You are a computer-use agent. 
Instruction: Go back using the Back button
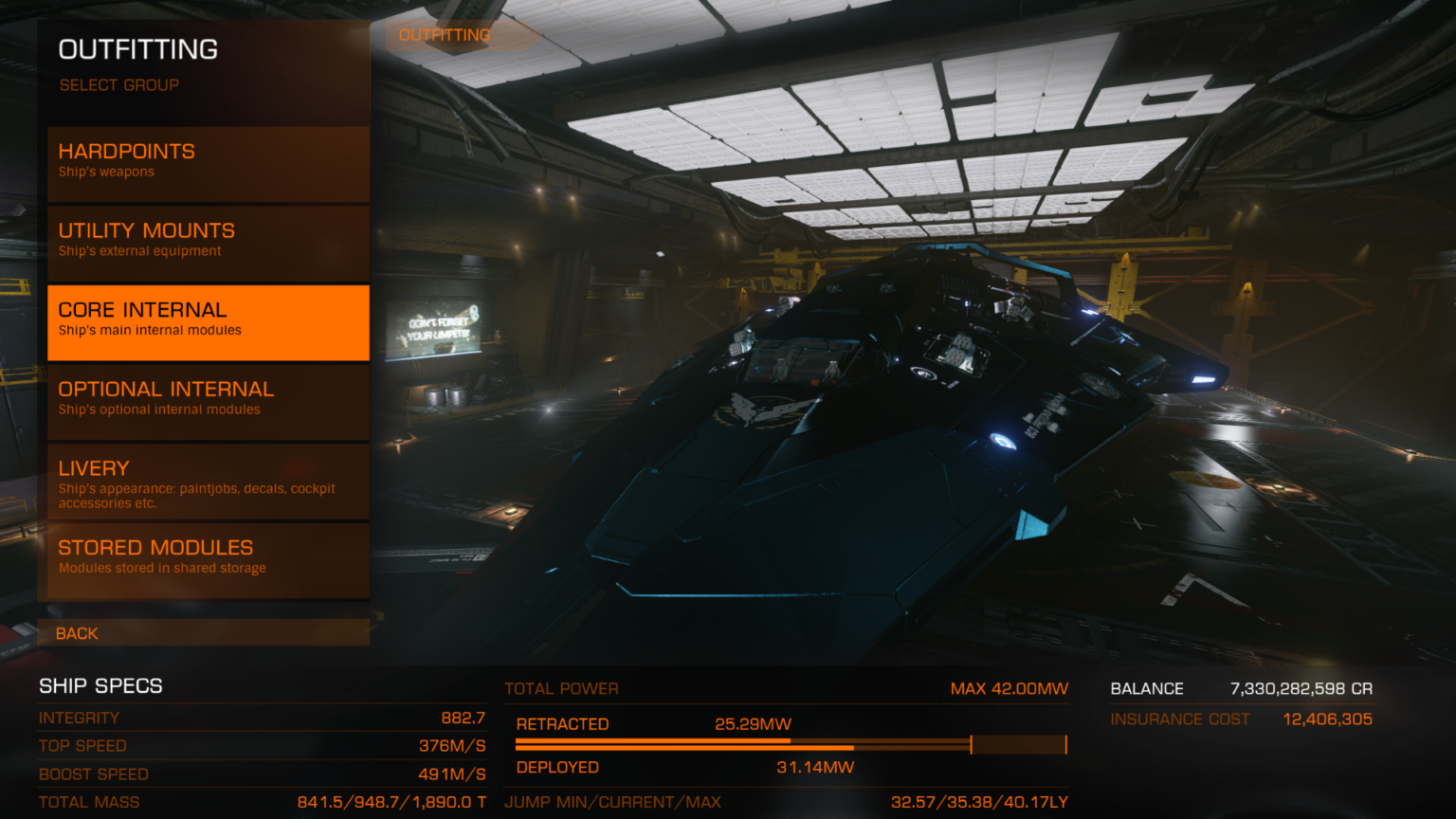203,633
